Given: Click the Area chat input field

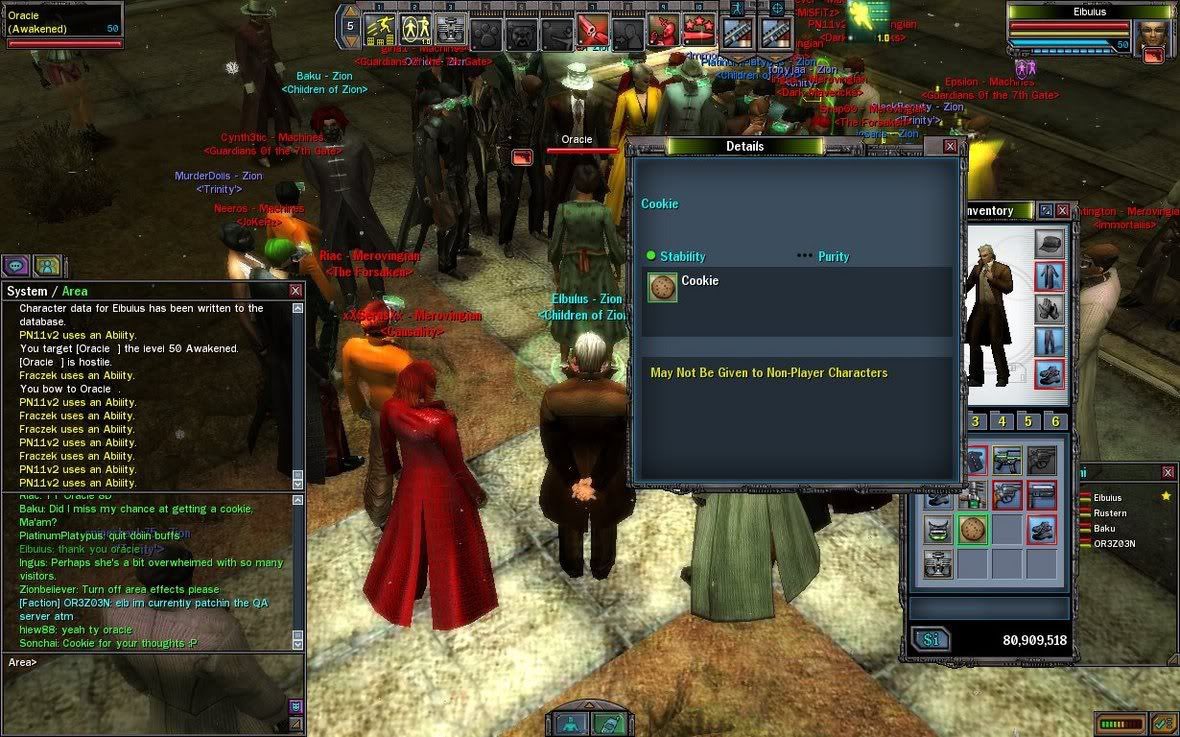Looking at the screenshot, I should pyautogui.click(x=150, y=662).
